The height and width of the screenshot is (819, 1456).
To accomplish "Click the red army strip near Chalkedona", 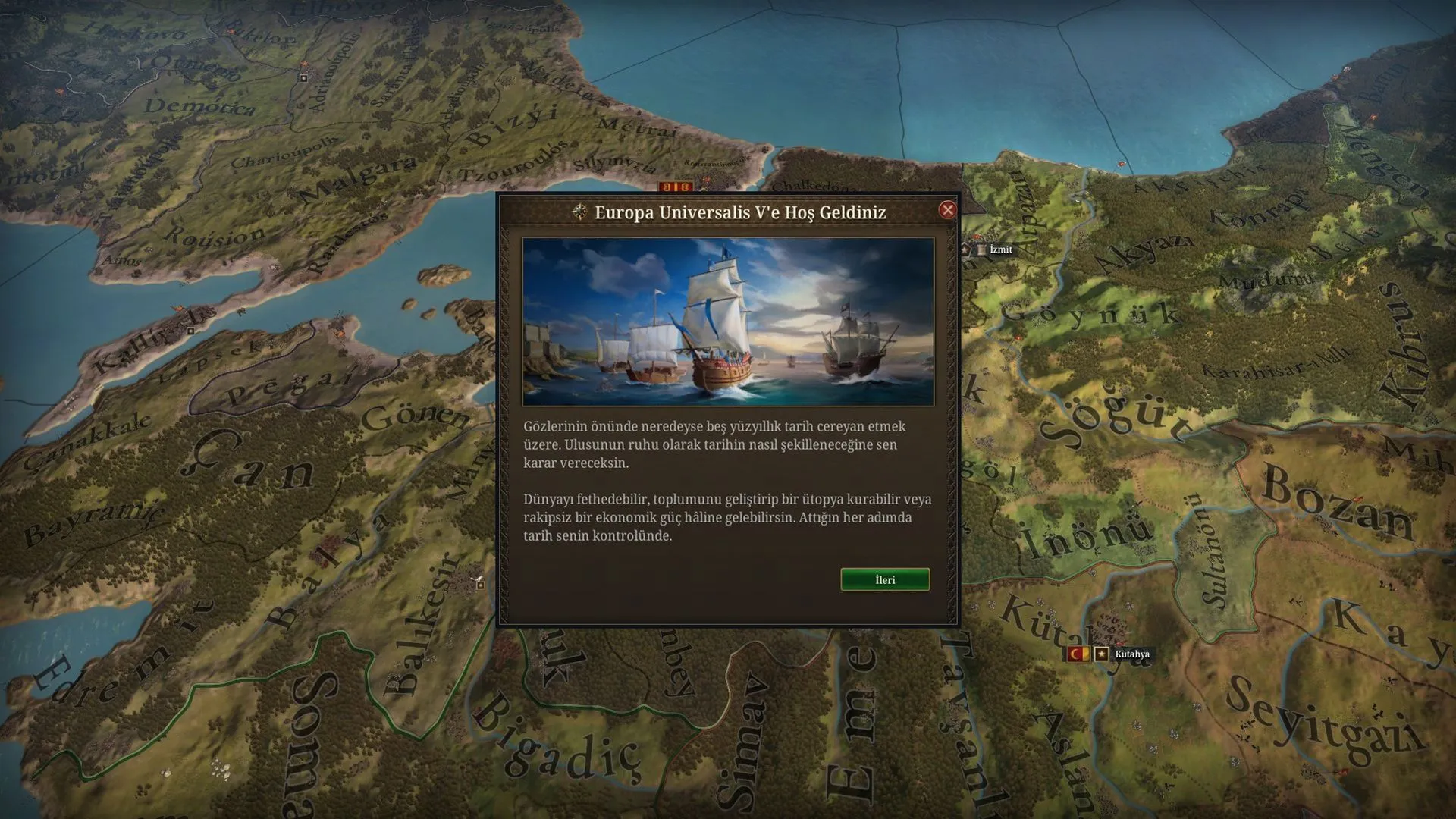I will pos(674,184).
